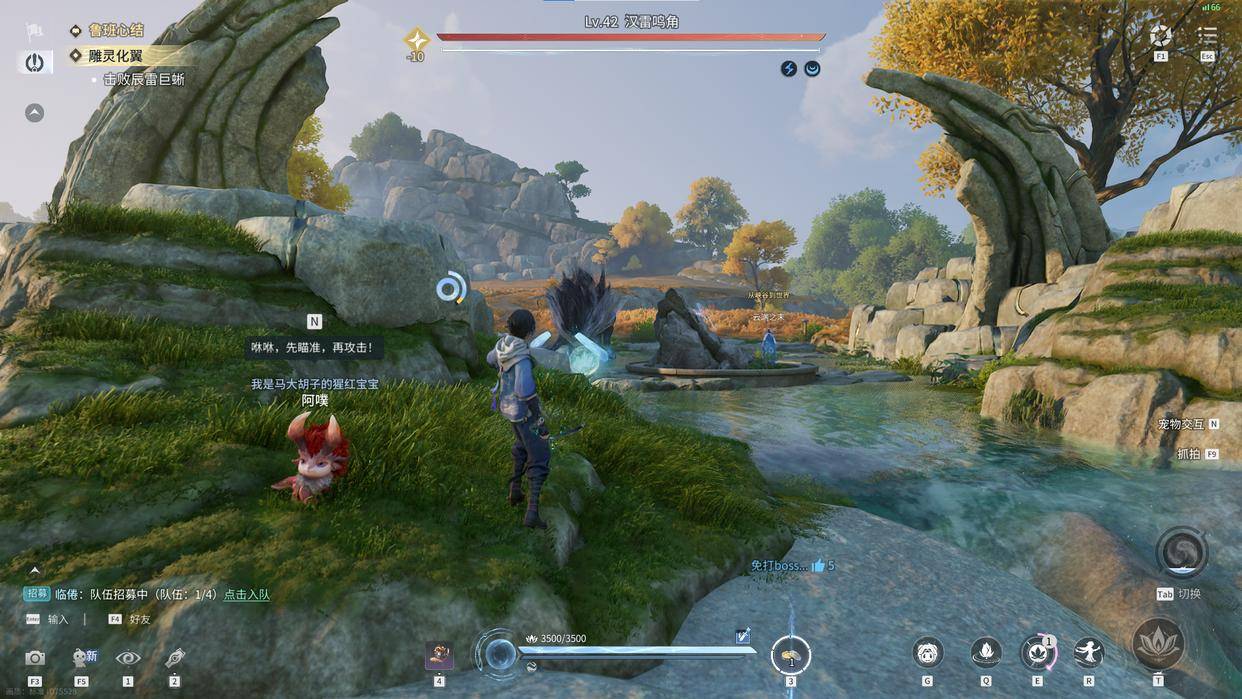Activate the panda face skill
Viewport: 1242px width, 699px height.
[x=928, y=653]
